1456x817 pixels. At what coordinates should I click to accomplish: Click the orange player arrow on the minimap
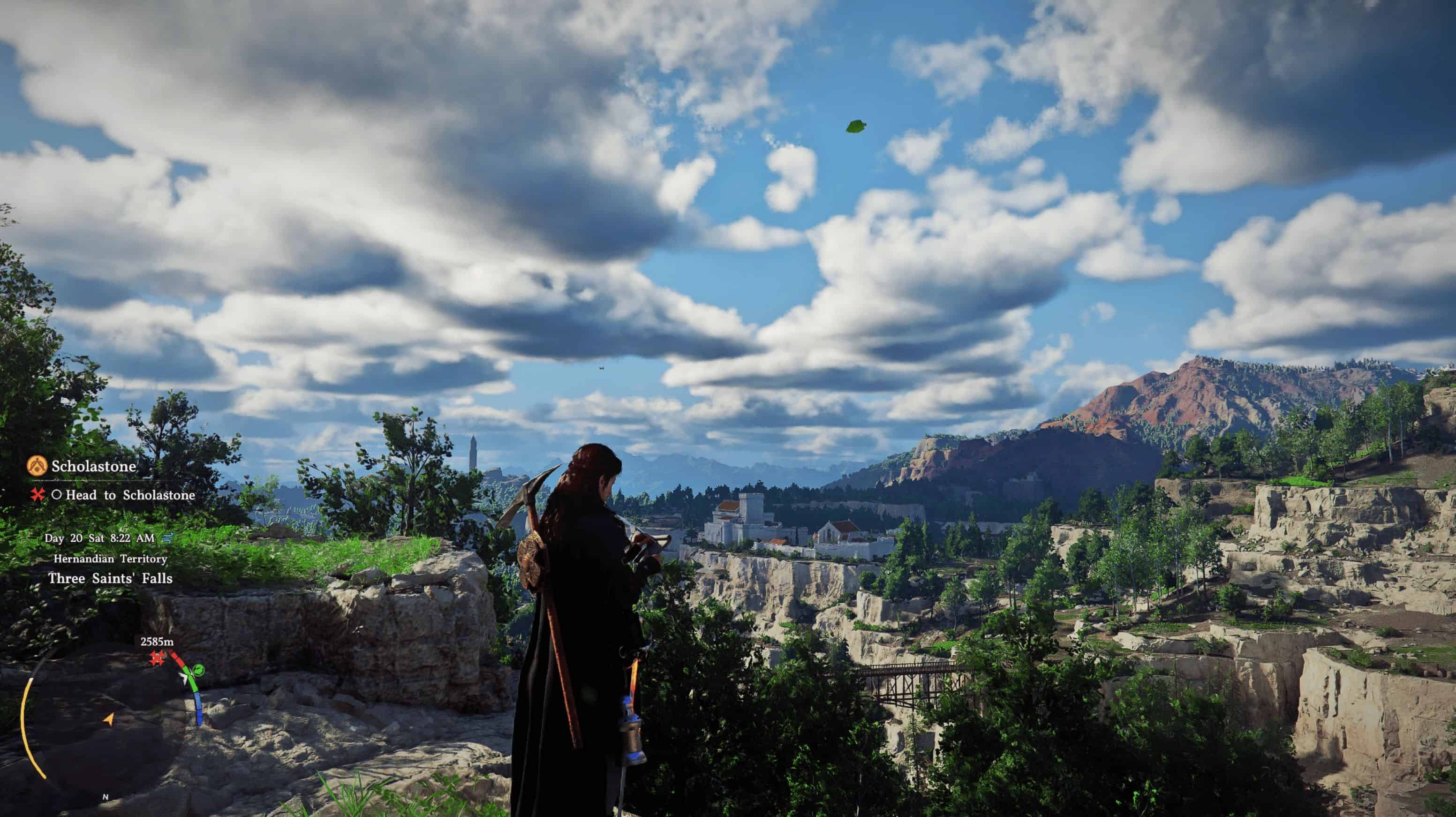pyautogui.click(x=108, y=719)
